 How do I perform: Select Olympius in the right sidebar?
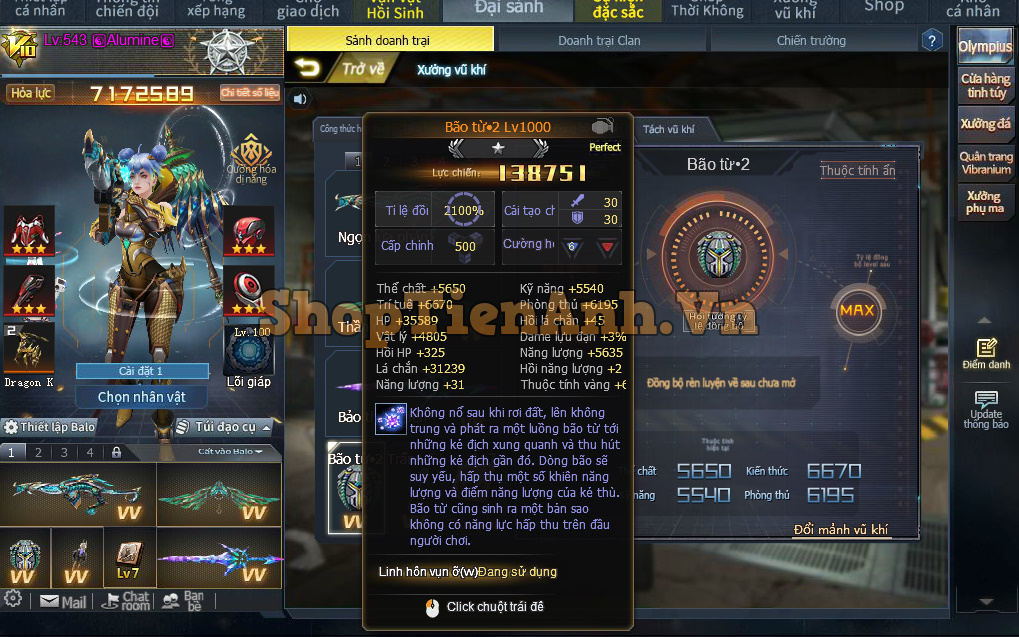pos(984,47)
